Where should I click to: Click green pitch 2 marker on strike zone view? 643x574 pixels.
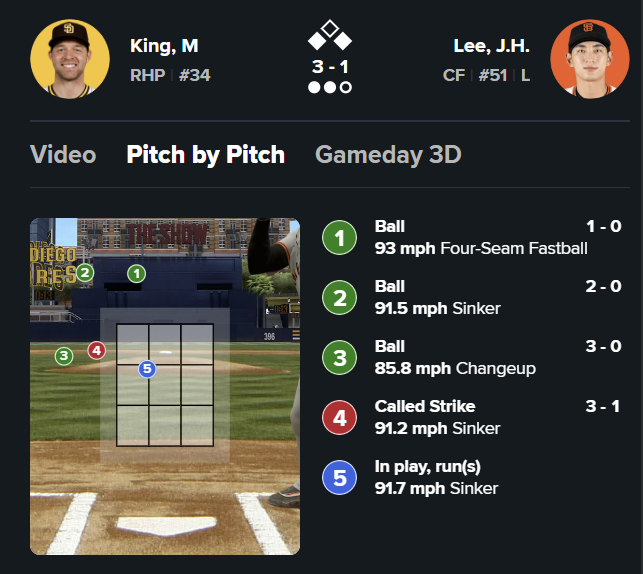click(85, 272)
